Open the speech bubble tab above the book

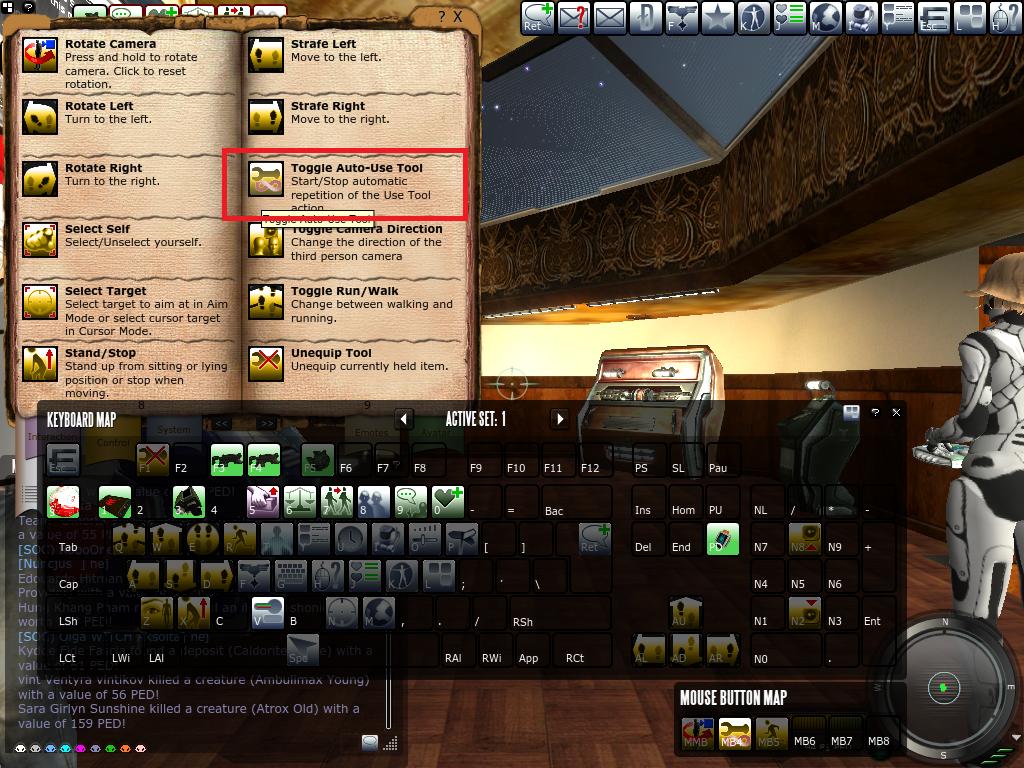point(124,14)
